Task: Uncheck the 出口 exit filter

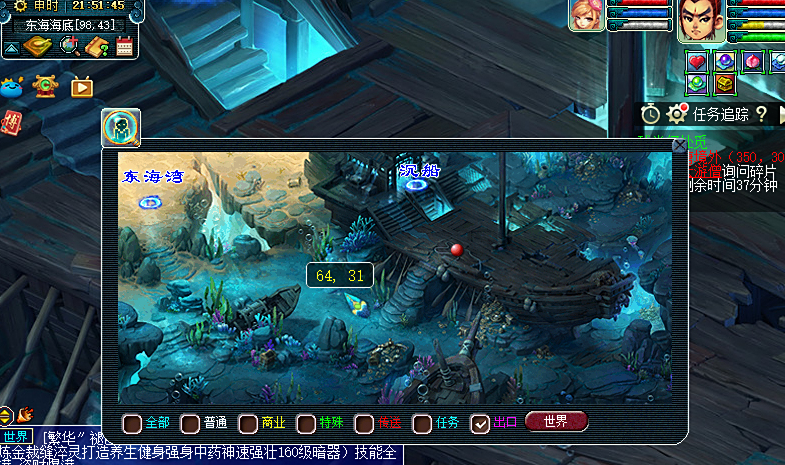Action: [x=480, y=423]
